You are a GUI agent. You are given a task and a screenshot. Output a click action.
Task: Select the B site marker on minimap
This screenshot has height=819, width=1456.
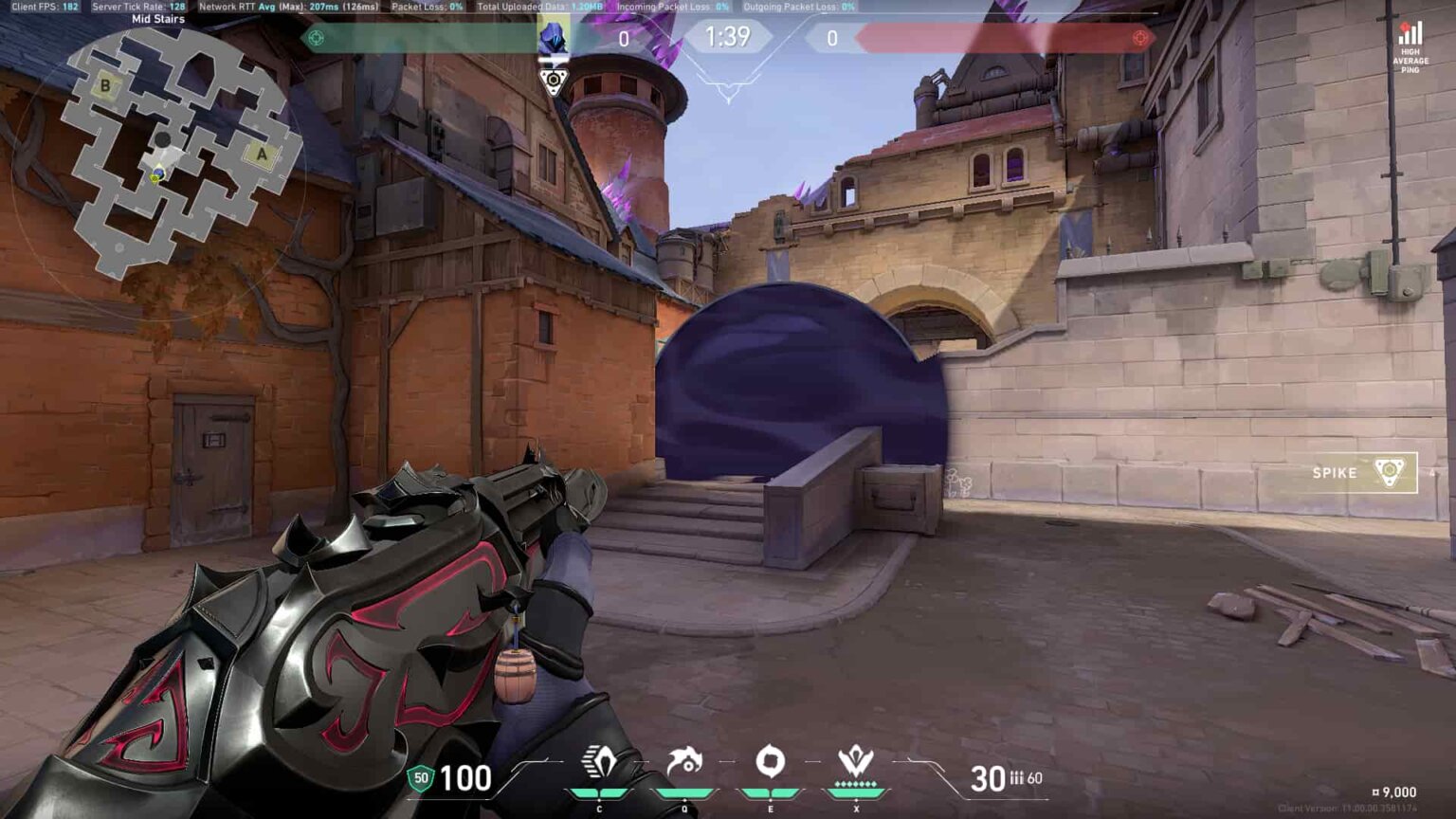(x=105, y=85)
